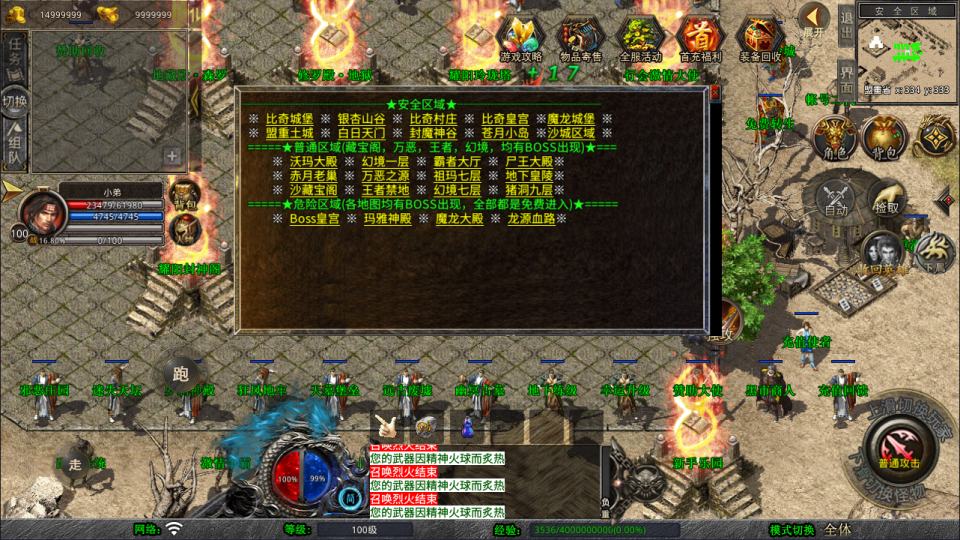
Task: Select 比奇城堡 in the safe zone list
Action: [289, 118]
